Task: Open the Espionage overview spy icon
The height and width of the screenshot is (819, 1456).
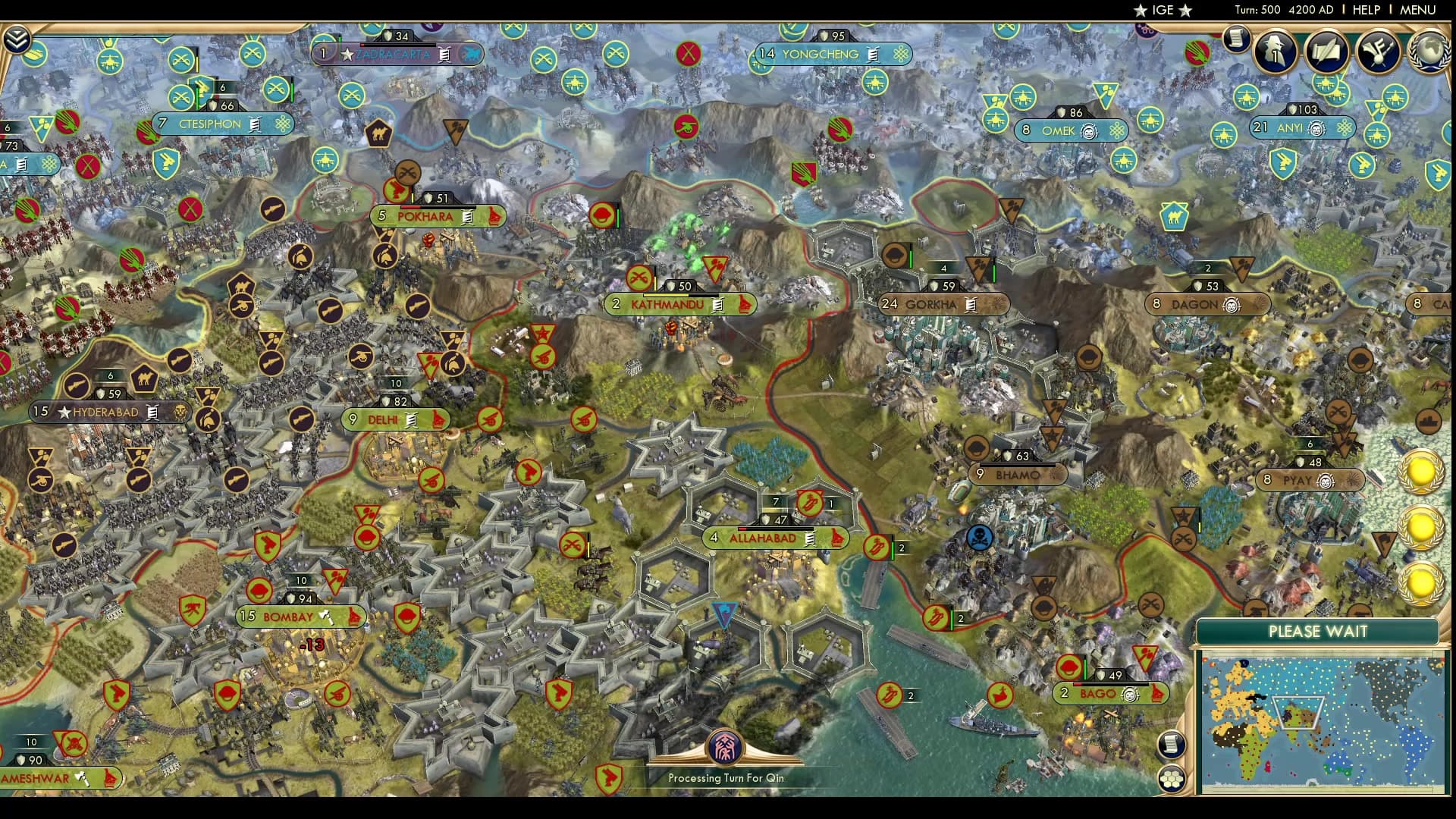Action: [1273, 52]
